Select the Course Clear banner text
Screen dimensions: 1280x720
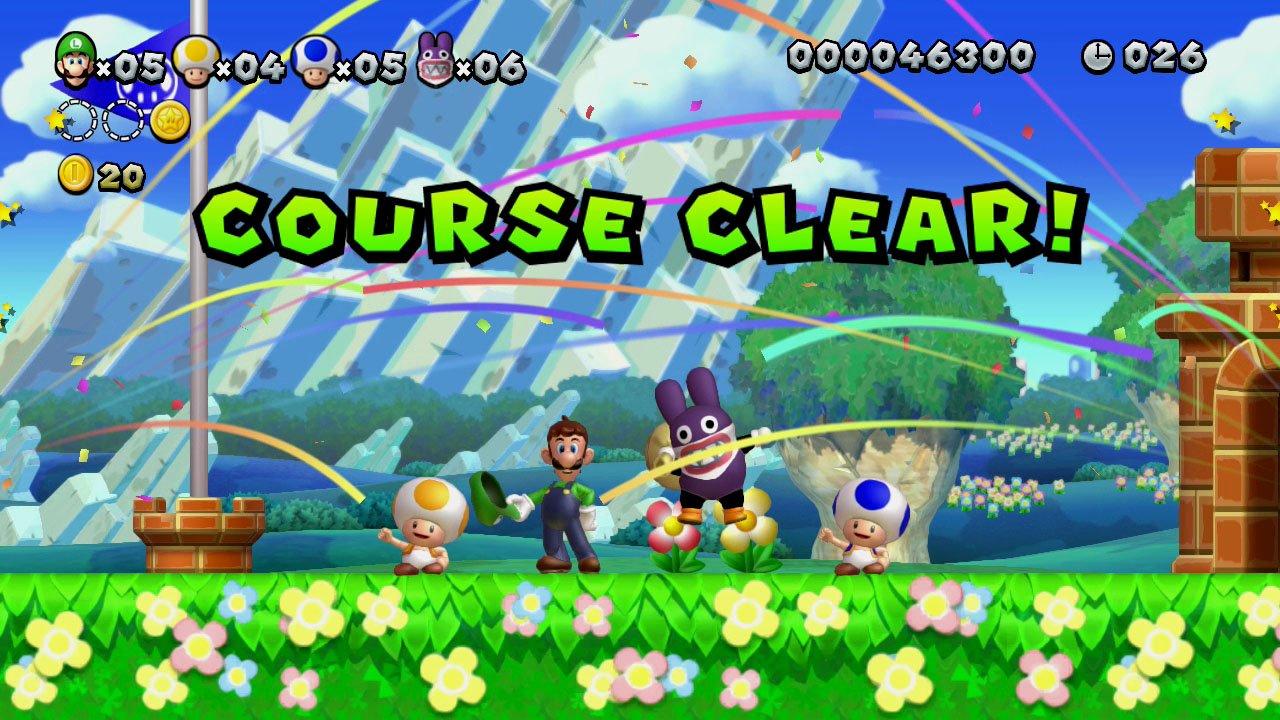pyautogui.click(x=640, y=222)
